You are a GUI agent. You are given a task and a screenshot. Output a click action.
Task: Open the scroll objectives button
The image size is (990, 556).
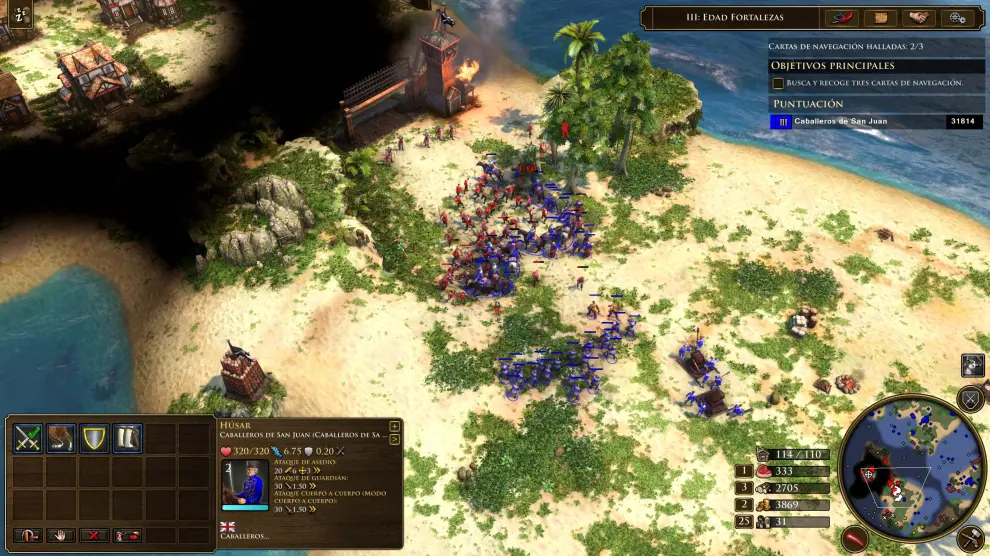[x=880, y=18]
